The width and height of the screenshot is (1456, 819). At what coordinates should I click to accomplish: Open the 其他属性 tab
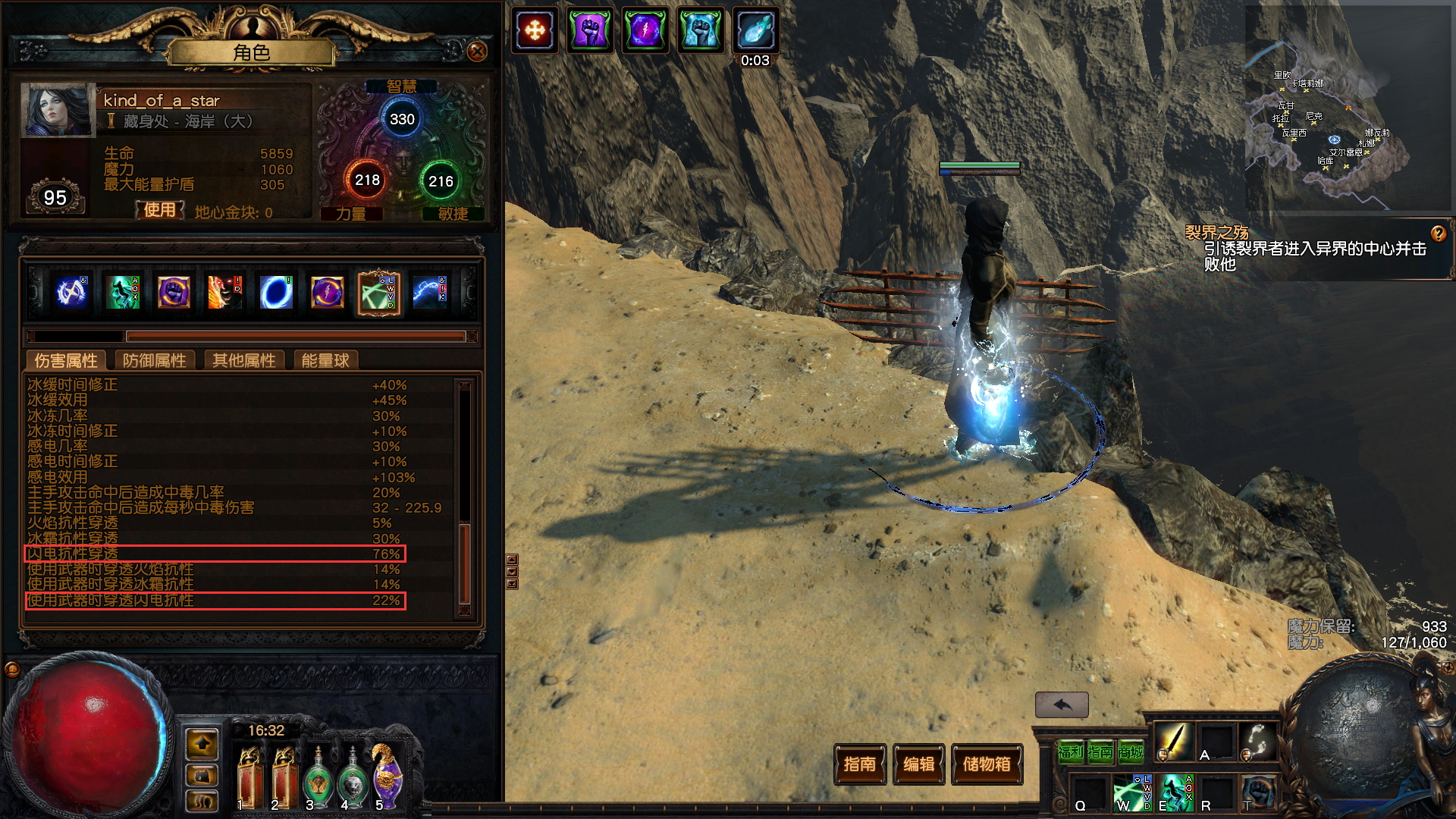243,360
